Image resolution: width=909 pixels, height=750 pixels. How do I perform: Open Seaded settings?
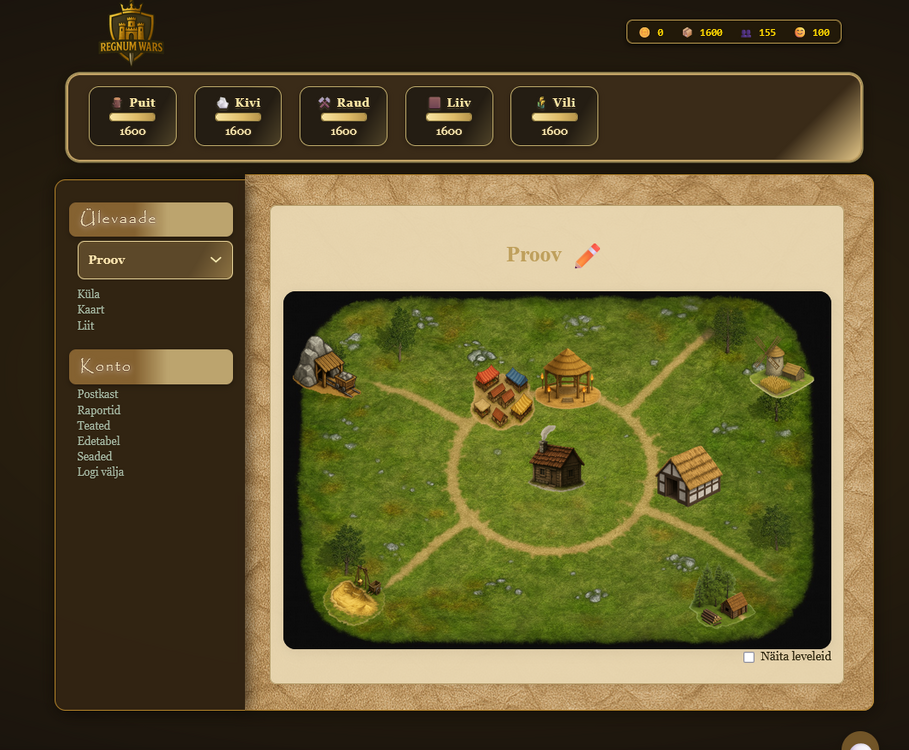[x=95, y=456]
